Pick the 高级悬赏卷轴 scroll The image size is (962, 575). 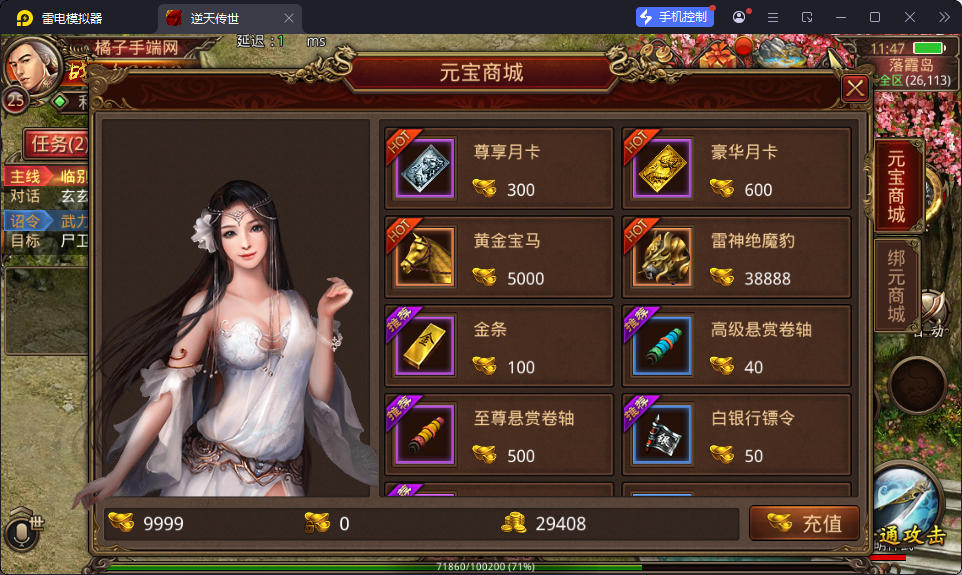tap(736, 347)
